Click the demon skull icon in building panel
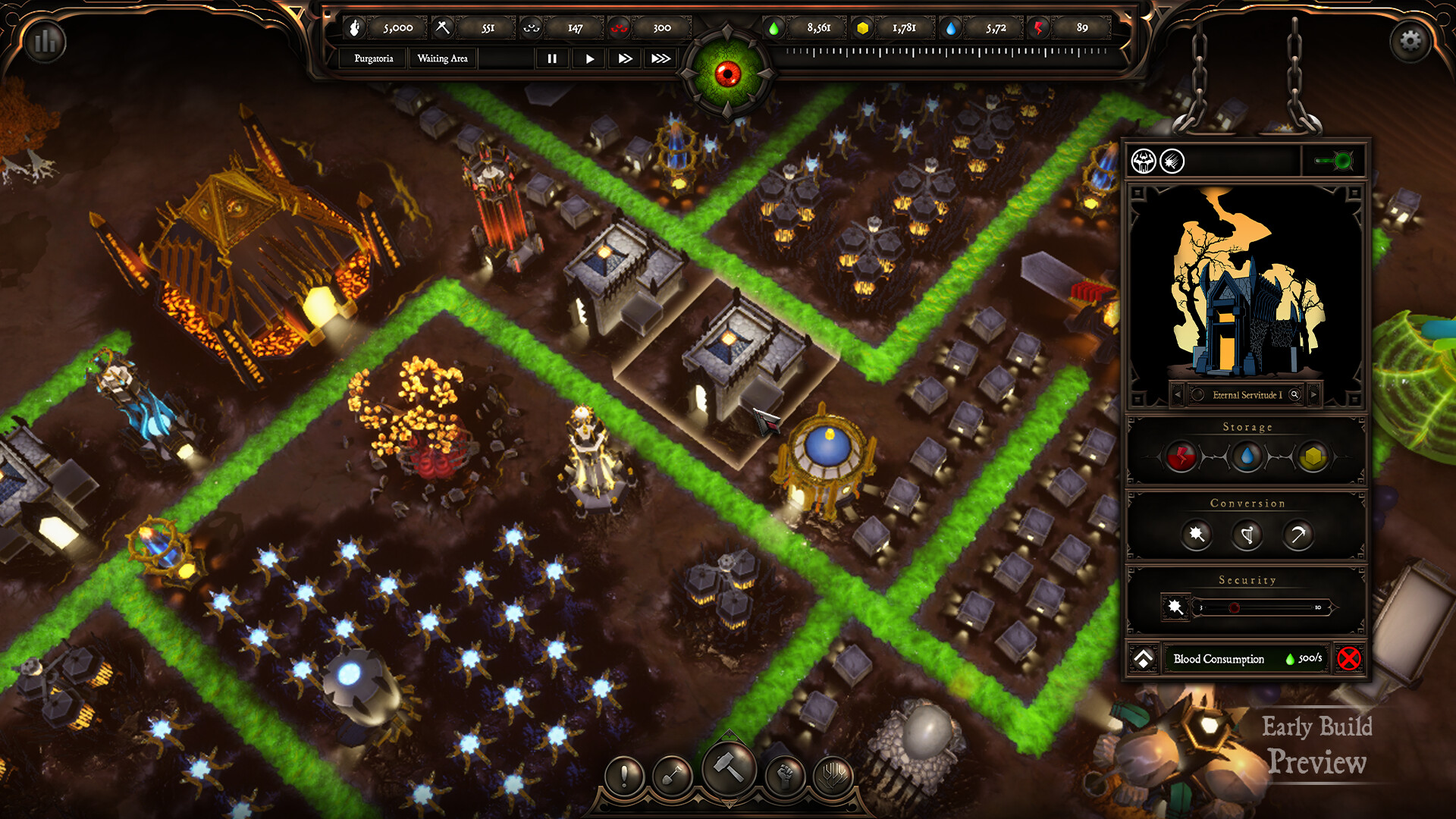 pyautogui.click(x=1146, y=160)
